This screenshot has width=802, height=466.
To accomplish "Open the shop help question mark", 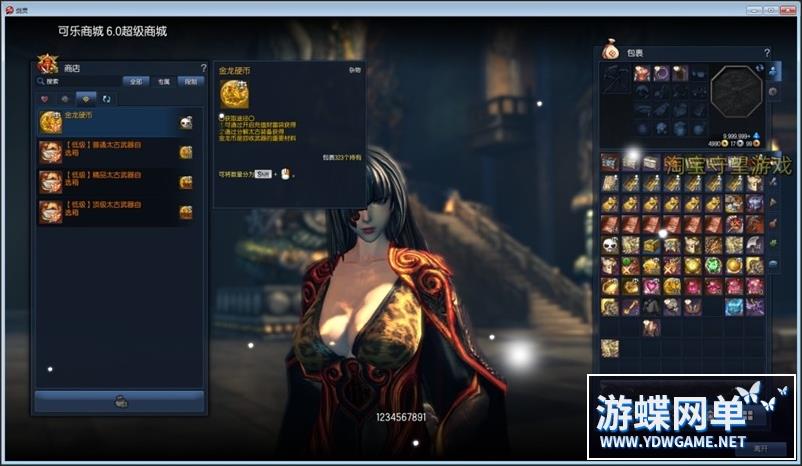I will pyautogui.click(x=203, y=68).
